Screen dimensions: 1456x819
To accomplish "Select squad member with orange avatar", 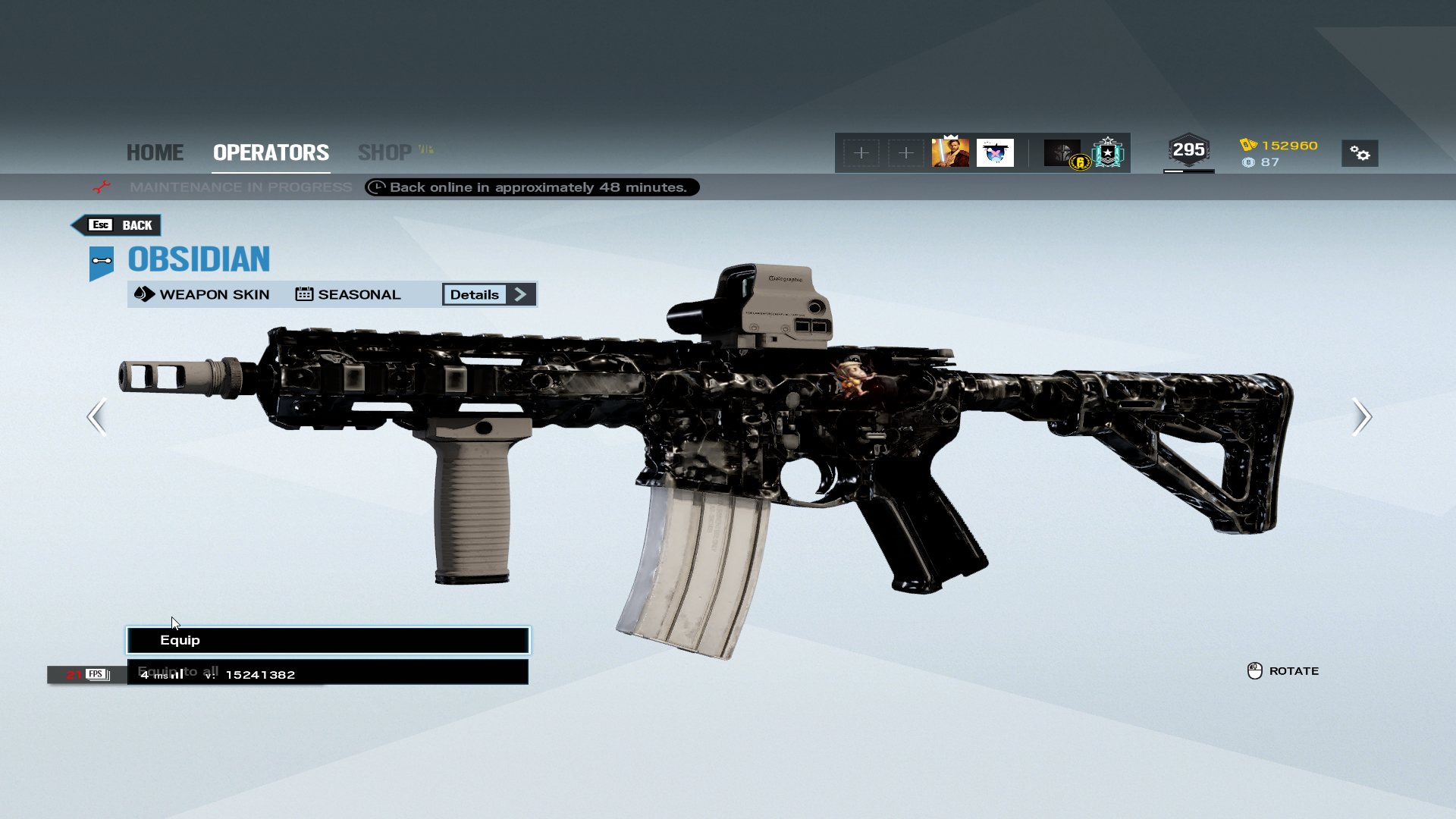I will point(950,152).
